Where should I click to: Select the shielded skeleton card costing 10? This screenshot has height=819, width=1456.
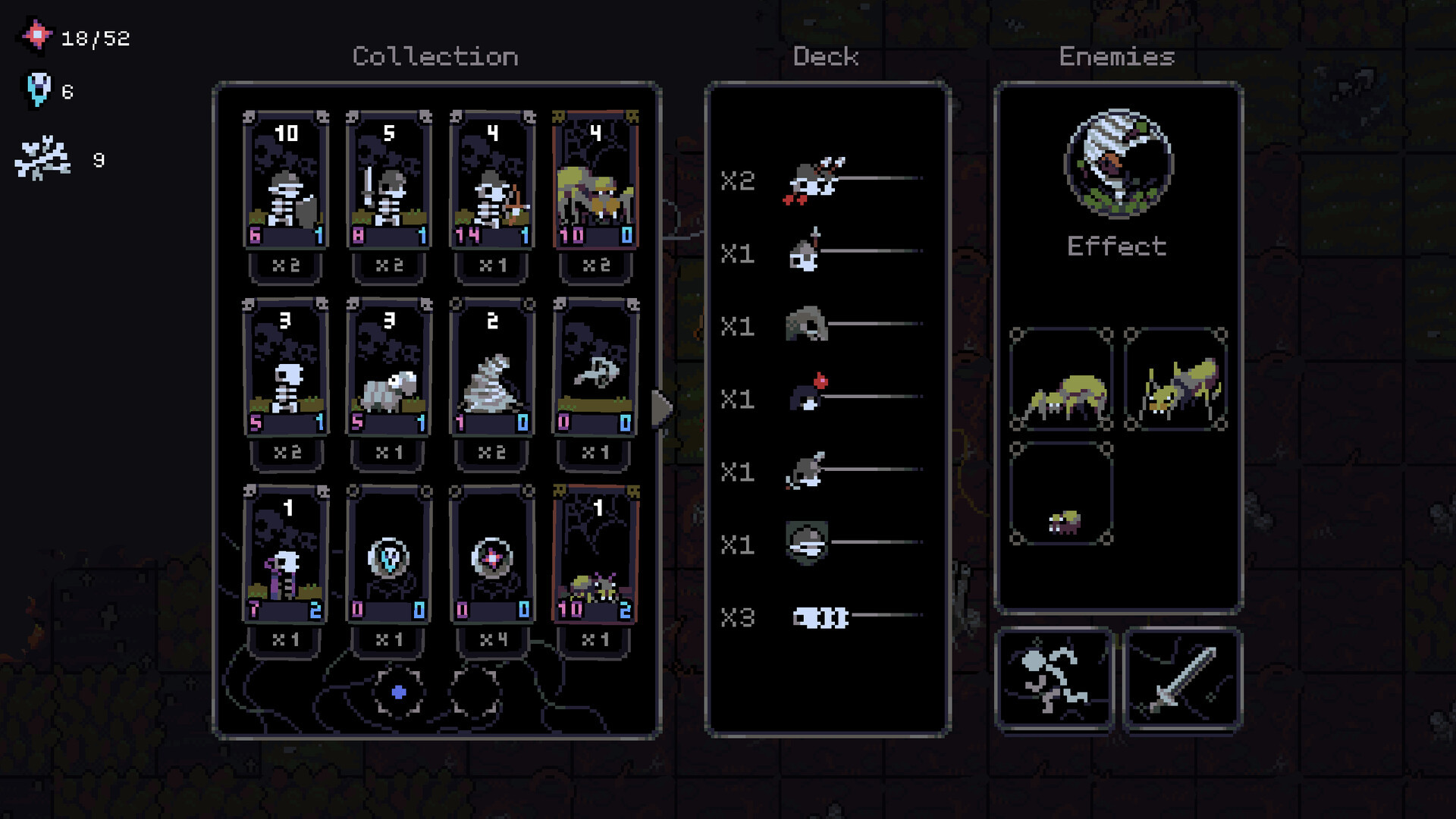click(286, 180)
